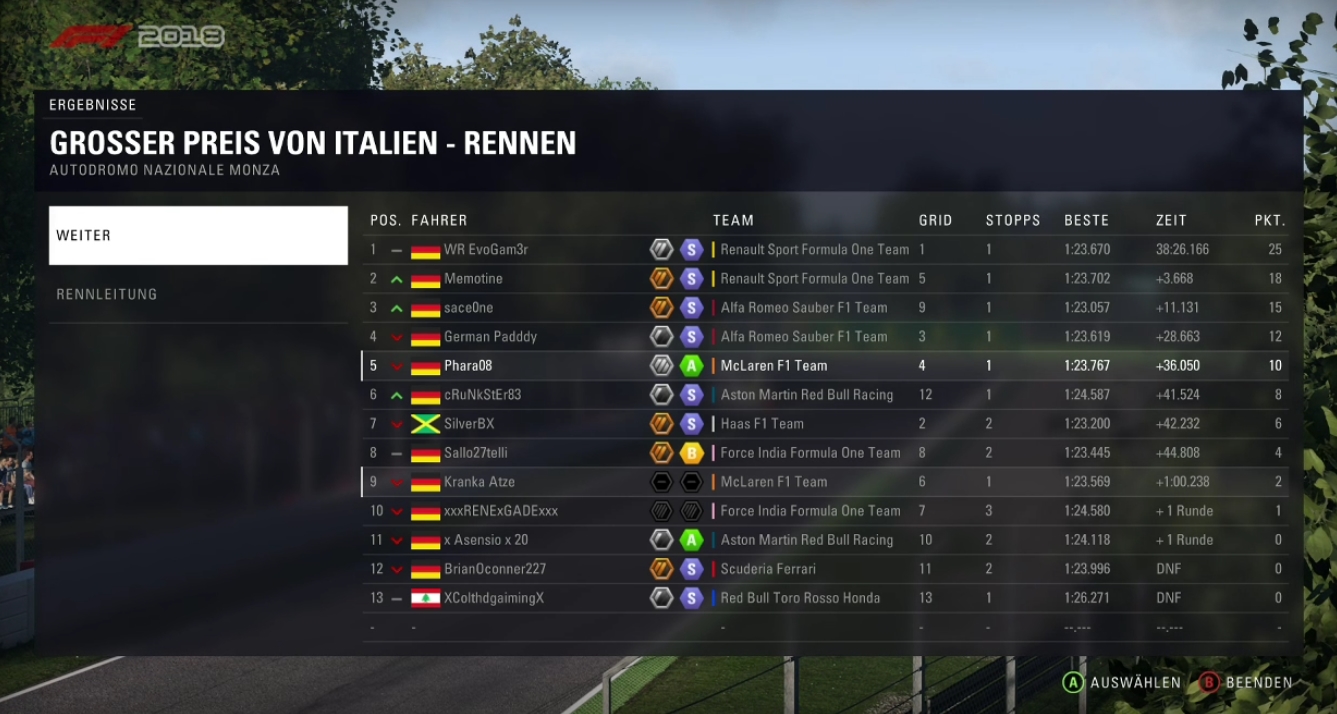Highlight the Phara08 driver row
This screenshot has width=1337, height=714.
[x=825, y=366]
